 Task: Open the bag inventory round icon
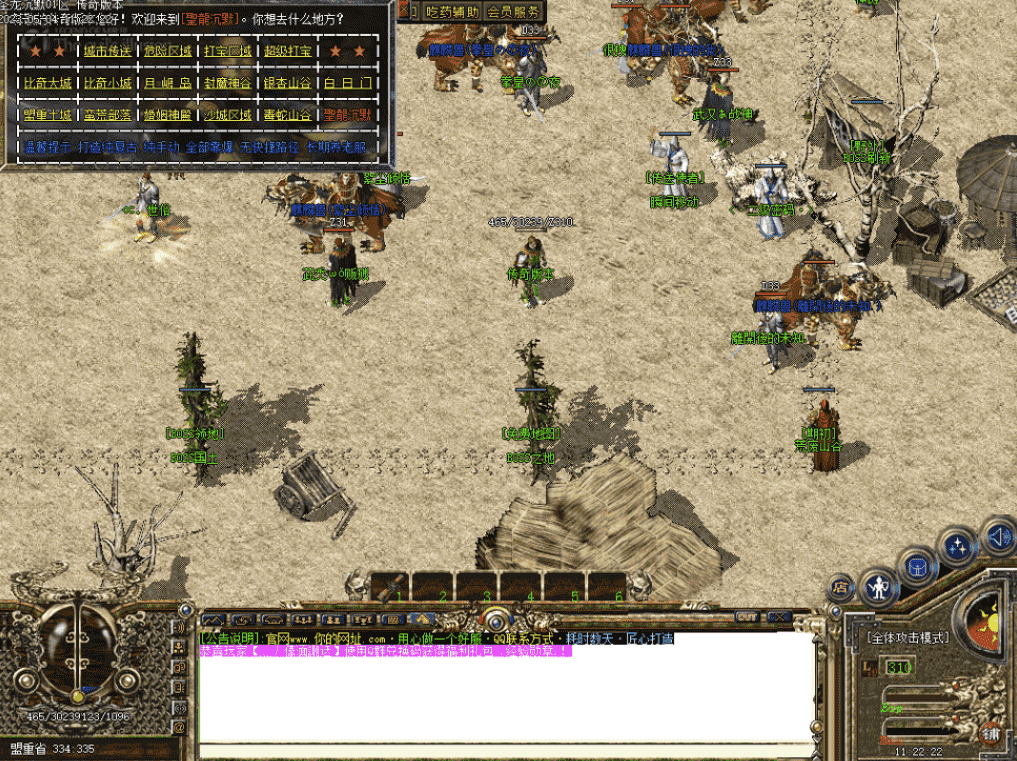[x=917, y=566]
